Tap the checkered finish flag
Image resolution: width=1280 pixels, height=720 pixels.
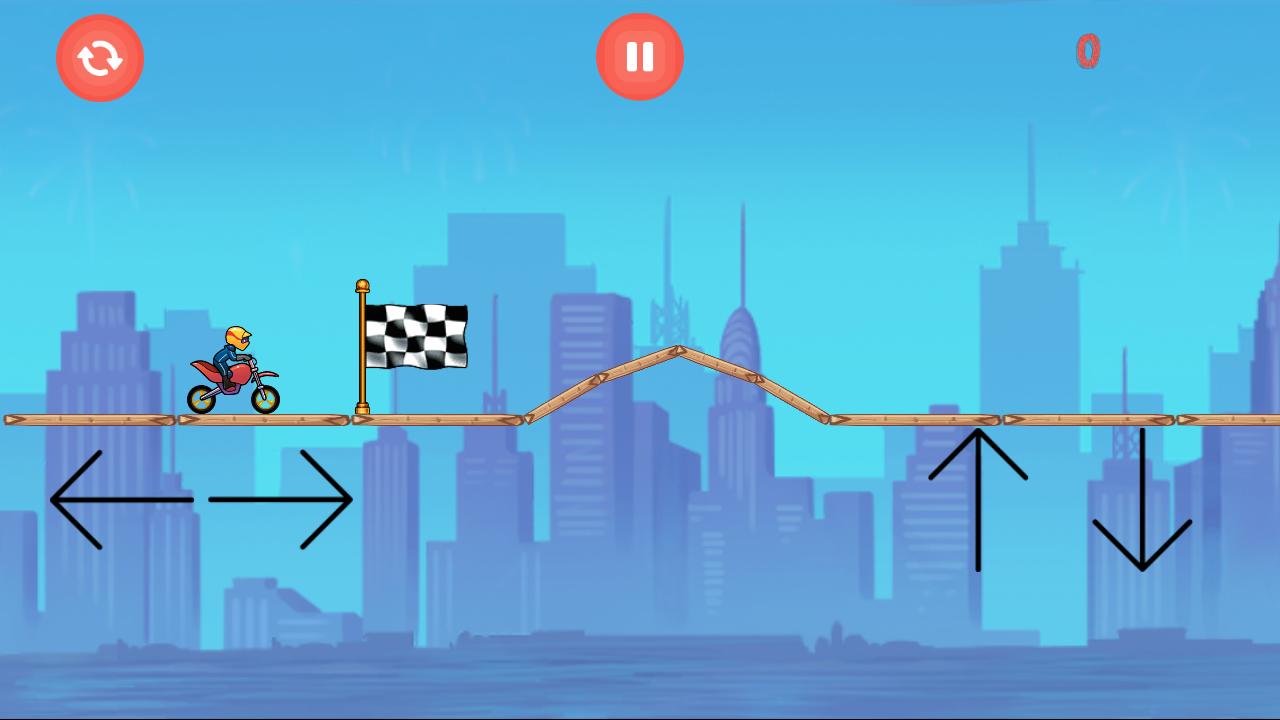pyautogui.click(x=417, y=335)
